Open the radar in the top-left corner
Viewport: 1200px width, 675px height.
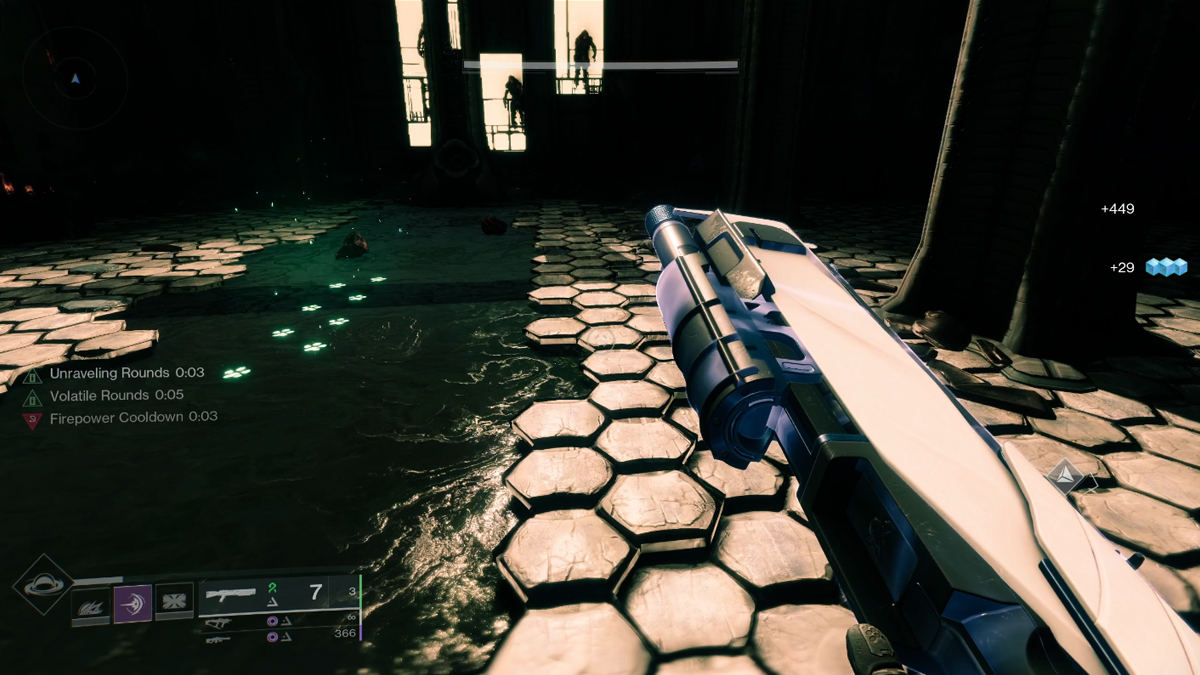[x=75, y=78]
